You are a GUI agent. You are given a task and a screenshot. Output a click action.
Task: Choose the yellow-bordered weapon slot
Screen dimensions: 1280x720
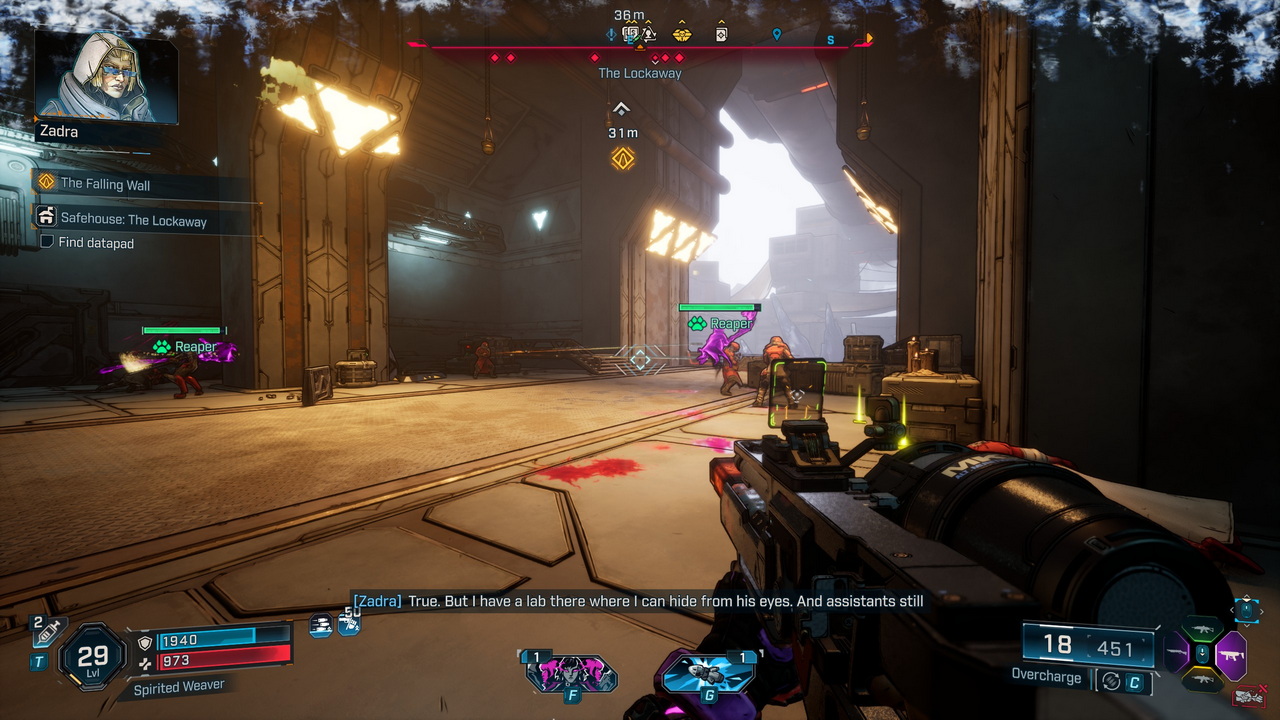tap(1202, 681)
